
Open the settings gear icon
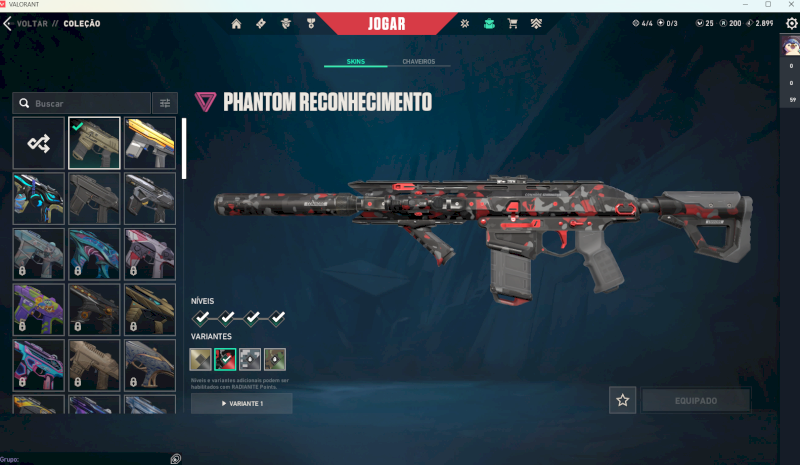pyautogui.click(x=792, y=23)
